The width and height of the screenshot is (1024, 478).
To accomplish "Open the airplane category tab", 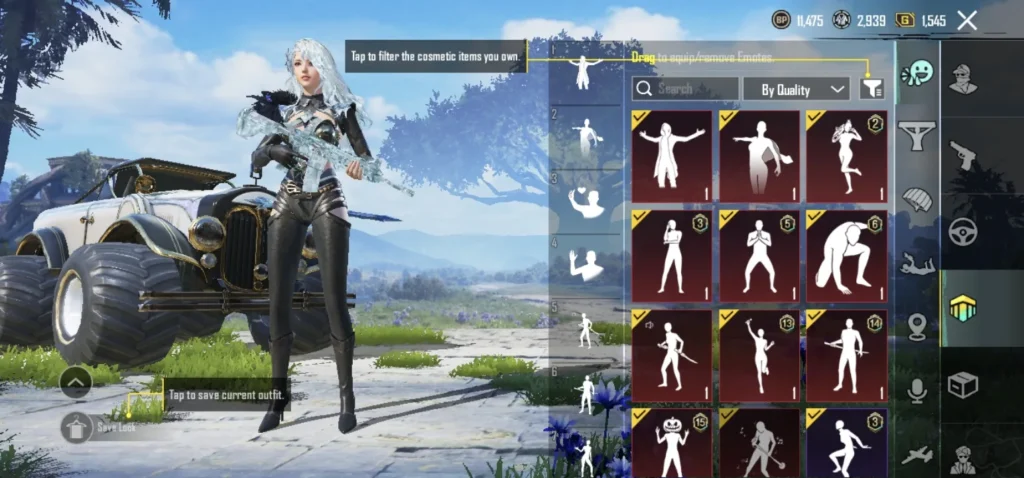I will (916, 455).
